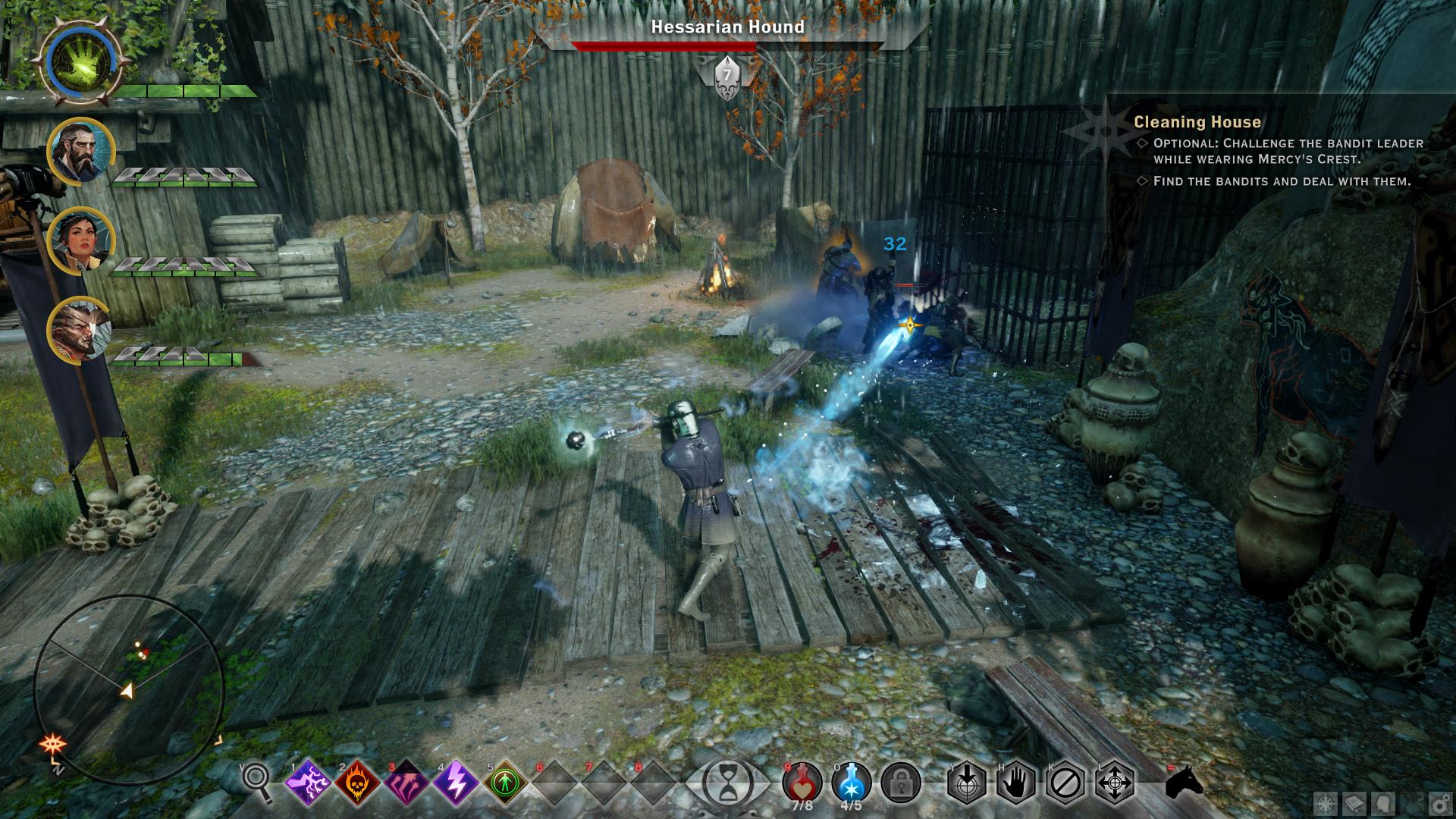
Task: Open the Cleaning House quest tracker
Action: pos(1197,122)
